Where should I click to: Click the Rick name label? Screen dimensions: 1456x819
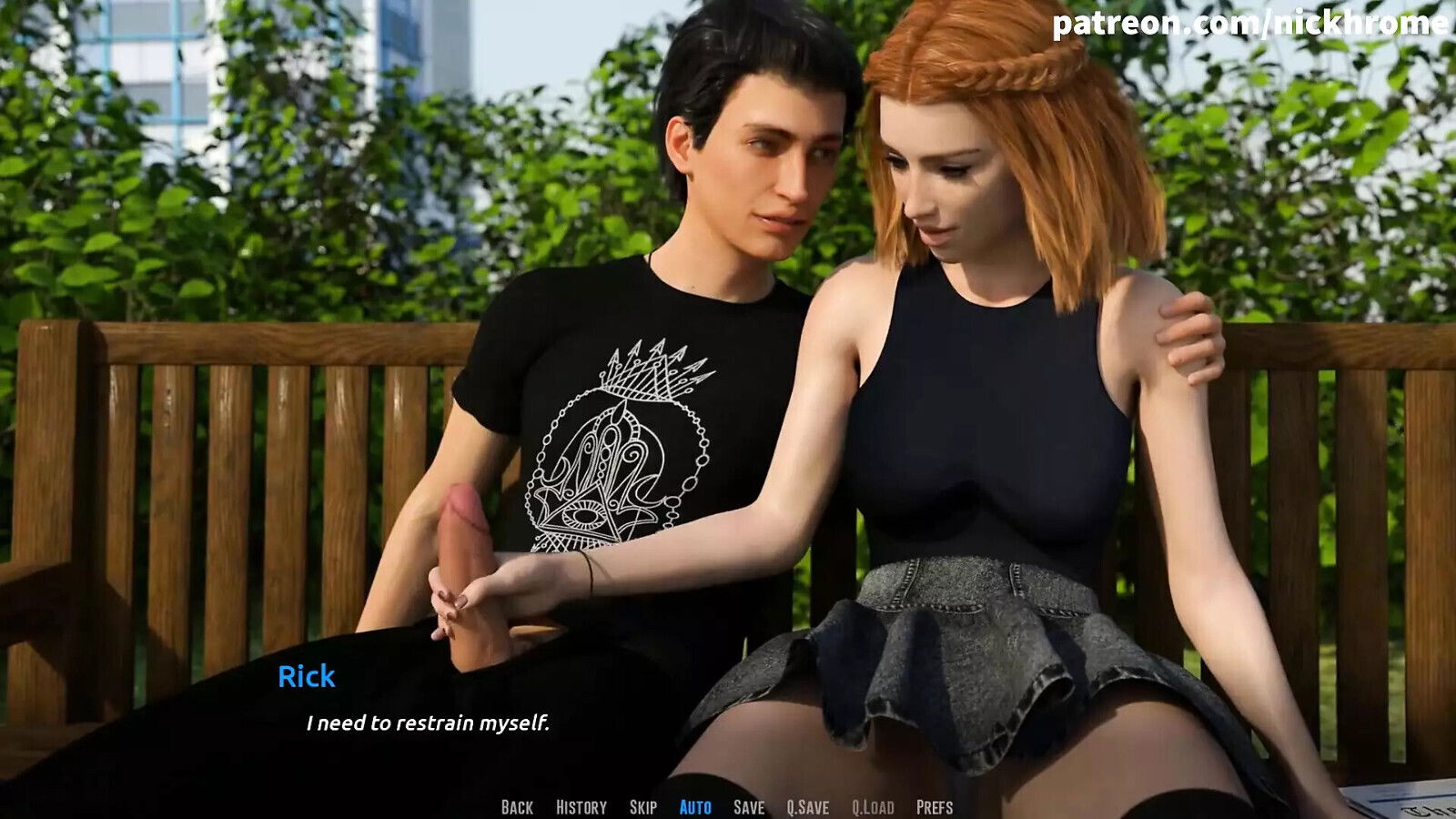point(306,677)
